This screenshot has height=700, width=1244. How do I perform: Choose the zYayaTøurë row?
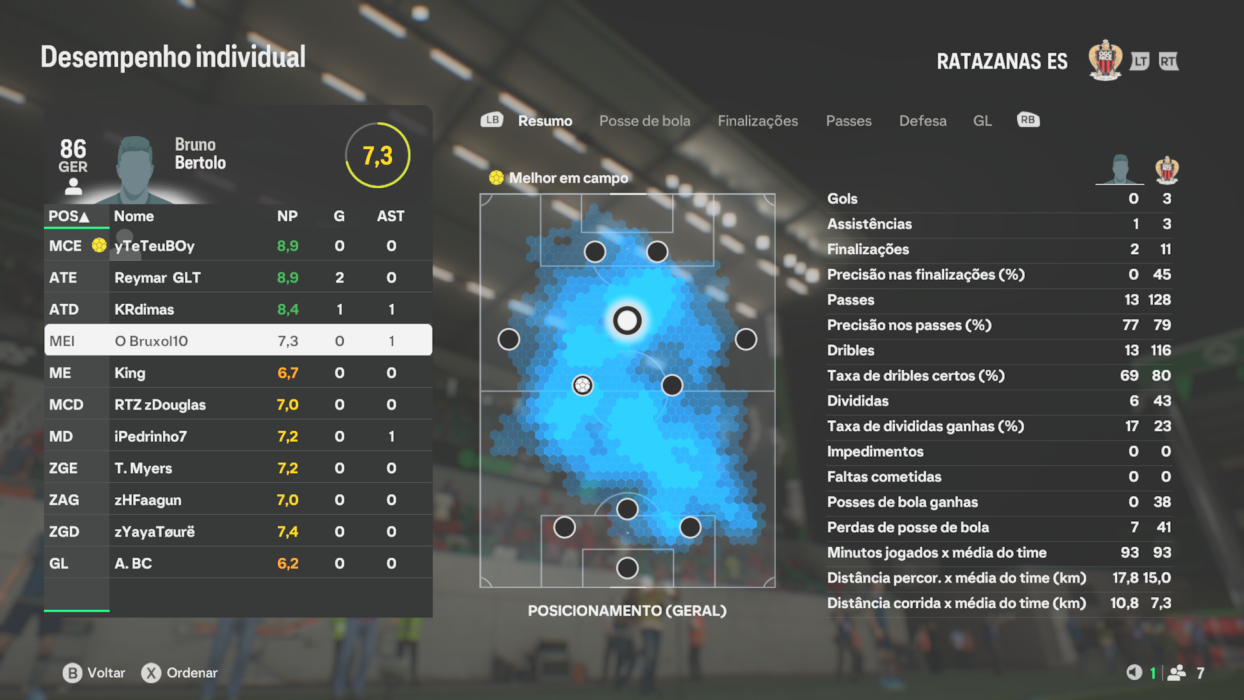pyautogui.click(x=238, y=532)
